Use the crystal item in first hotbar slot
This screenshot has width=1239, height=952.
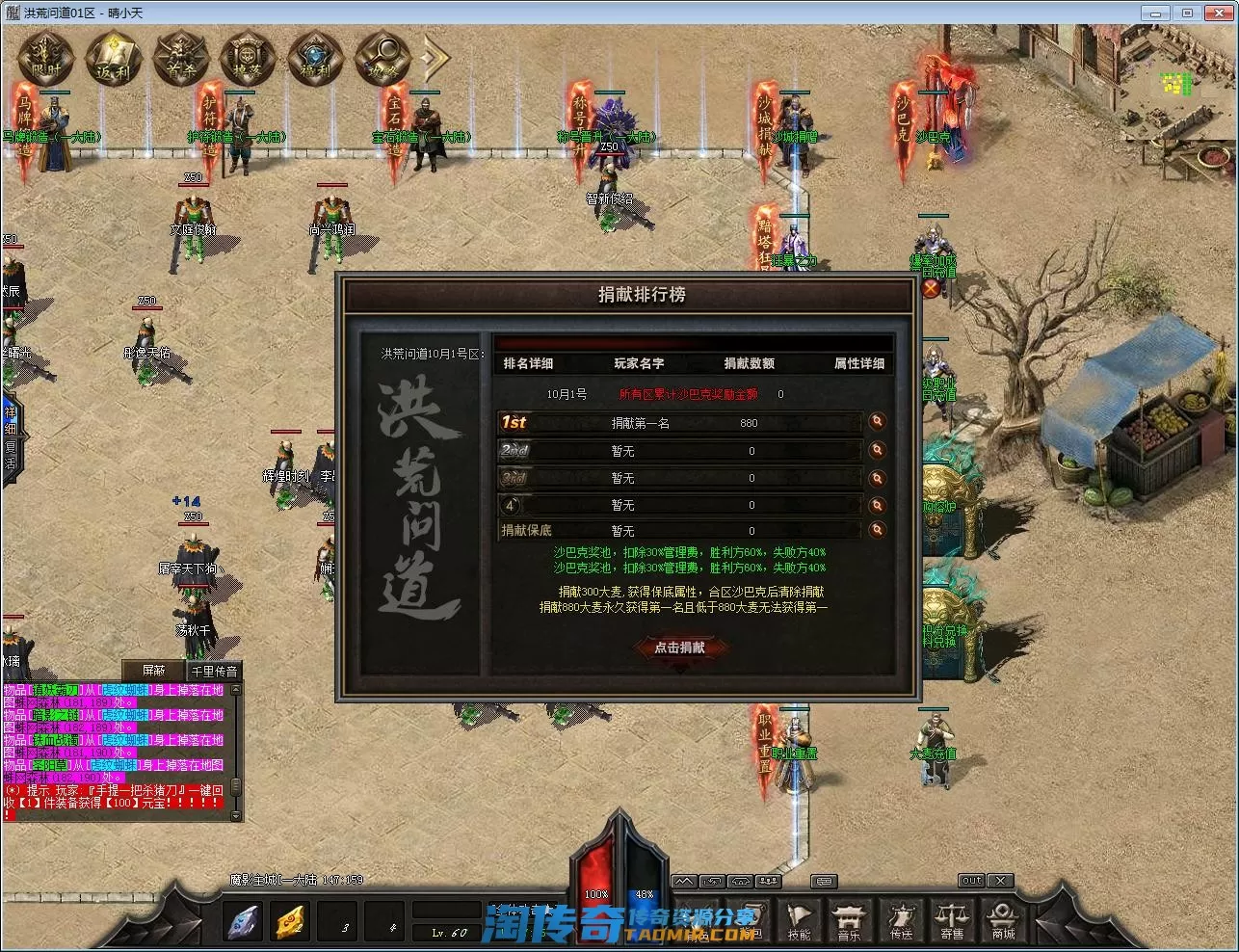[242, 922]
